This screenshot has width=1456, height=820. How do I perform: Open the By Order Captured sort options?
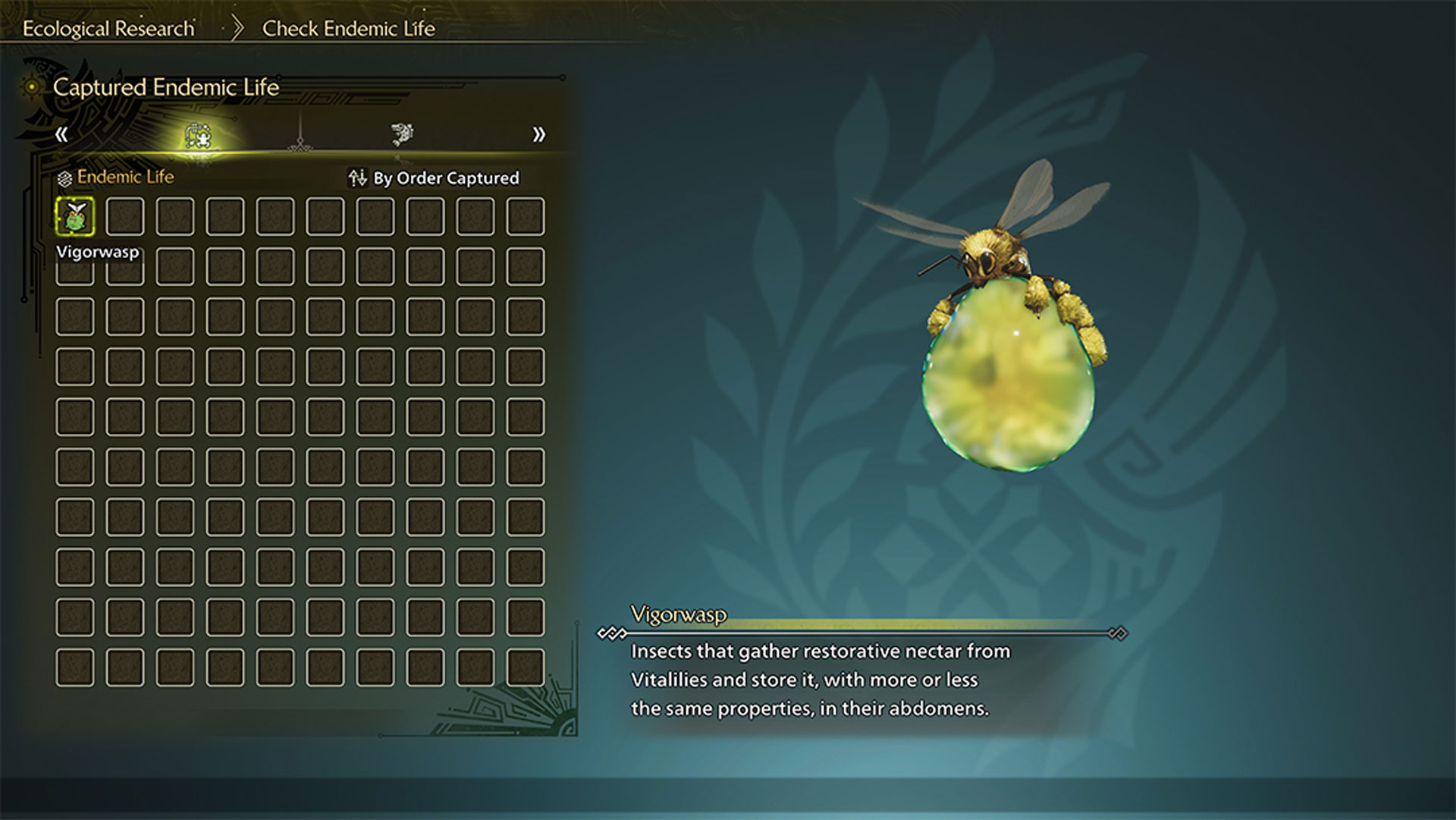click(446, 178)
